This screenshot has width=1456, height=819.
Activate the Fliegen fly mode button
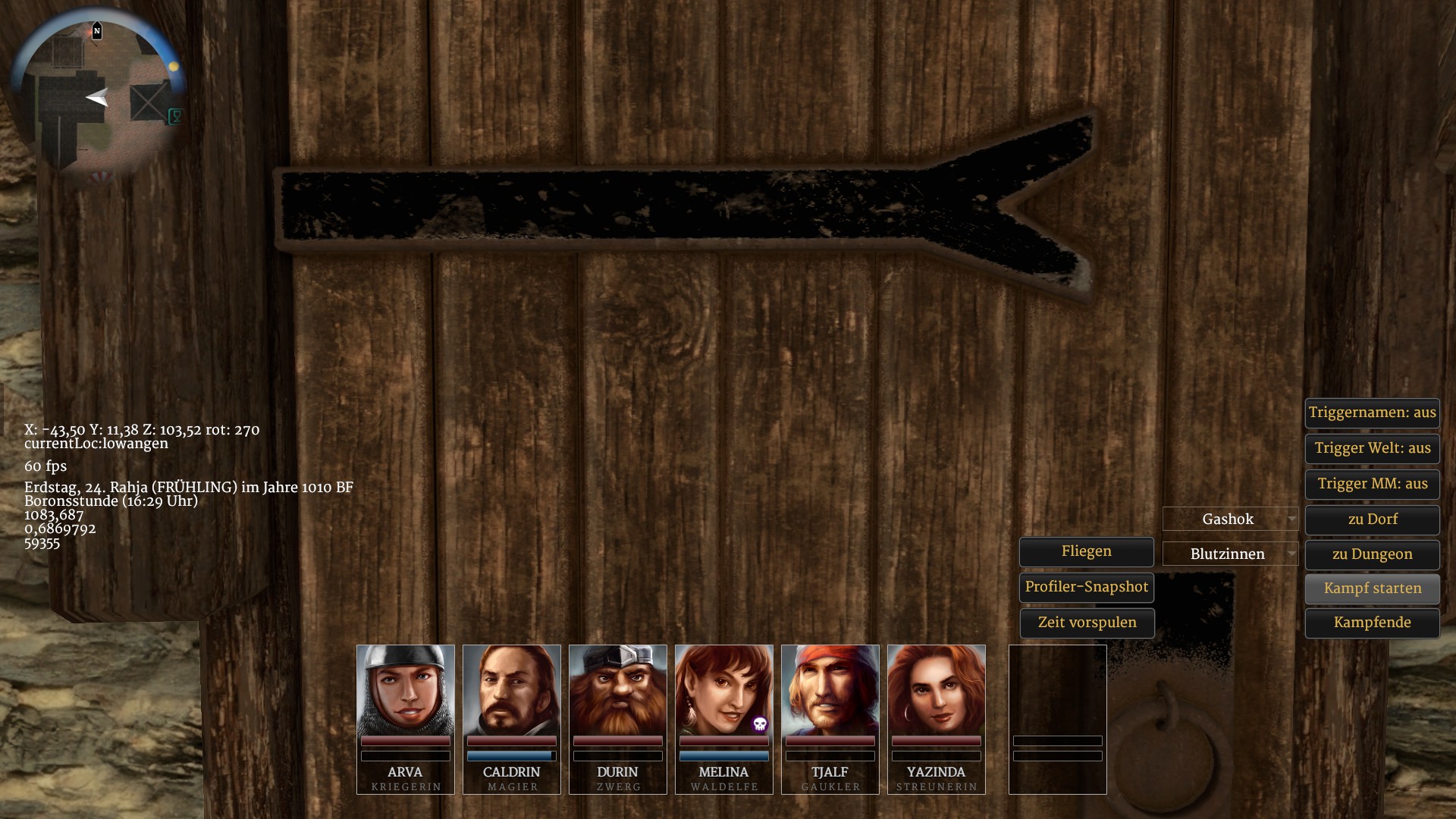point(1086,551)
